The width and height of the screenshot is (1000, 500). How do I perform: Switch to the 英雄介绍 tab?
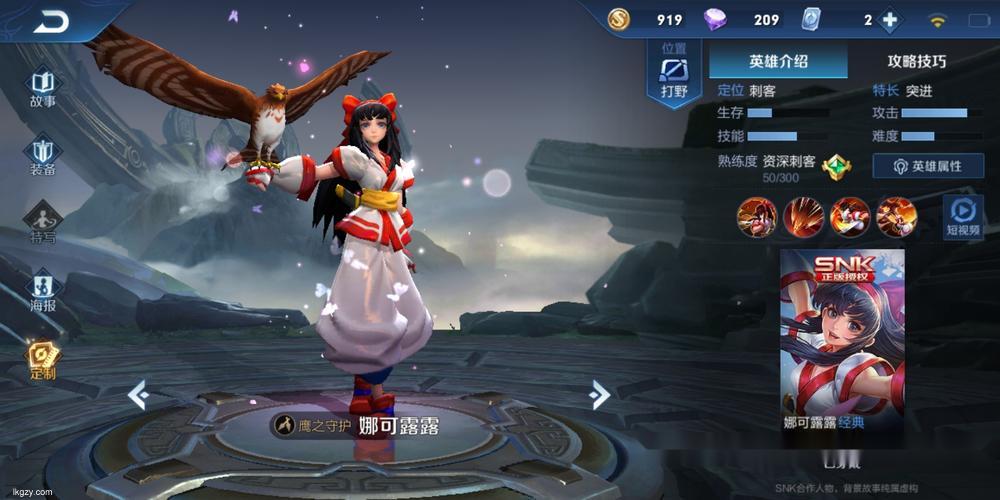(x=778, y=61)
